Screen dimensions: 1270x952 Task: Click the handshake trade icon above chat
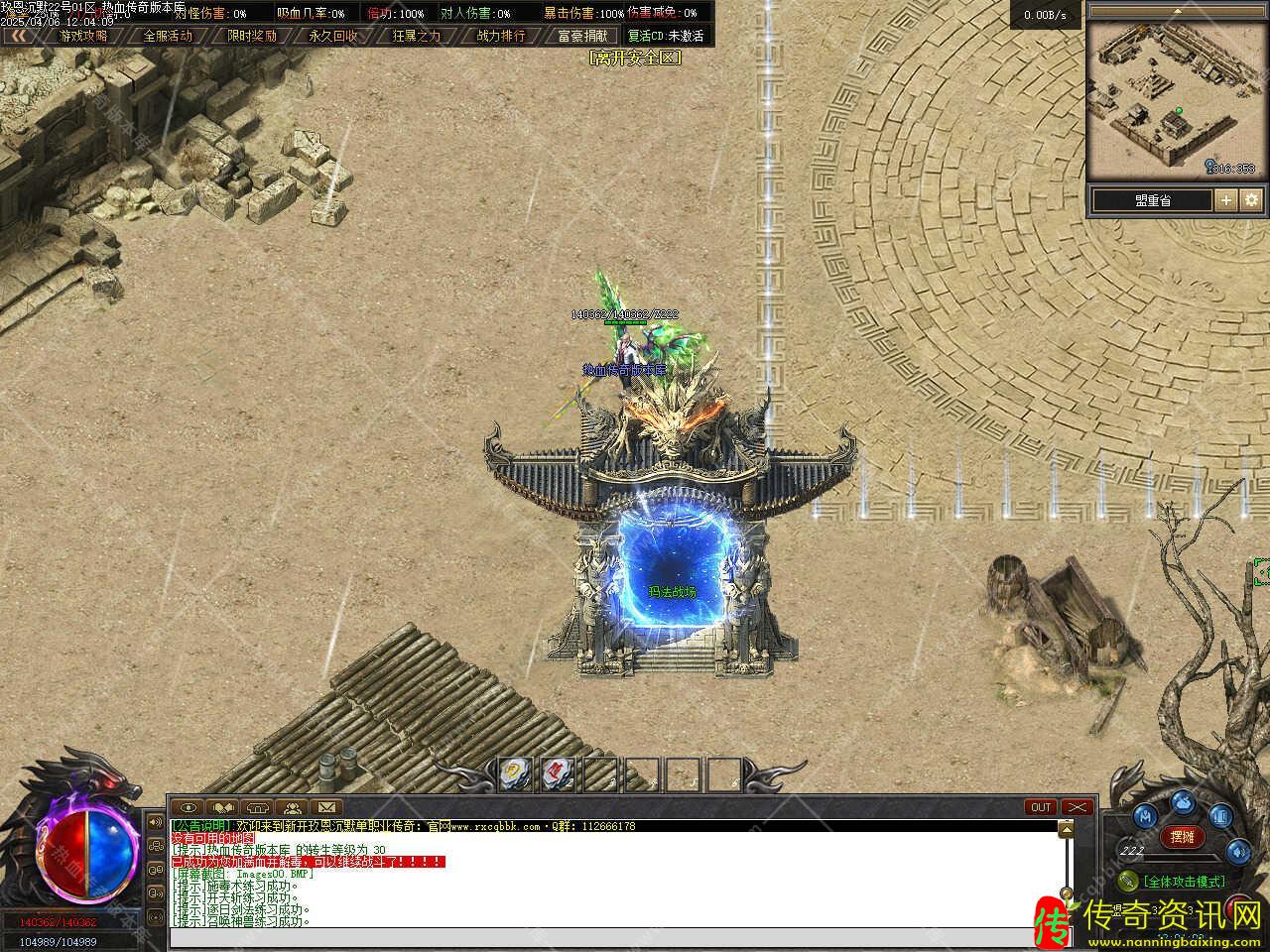(x=223, y=807)
